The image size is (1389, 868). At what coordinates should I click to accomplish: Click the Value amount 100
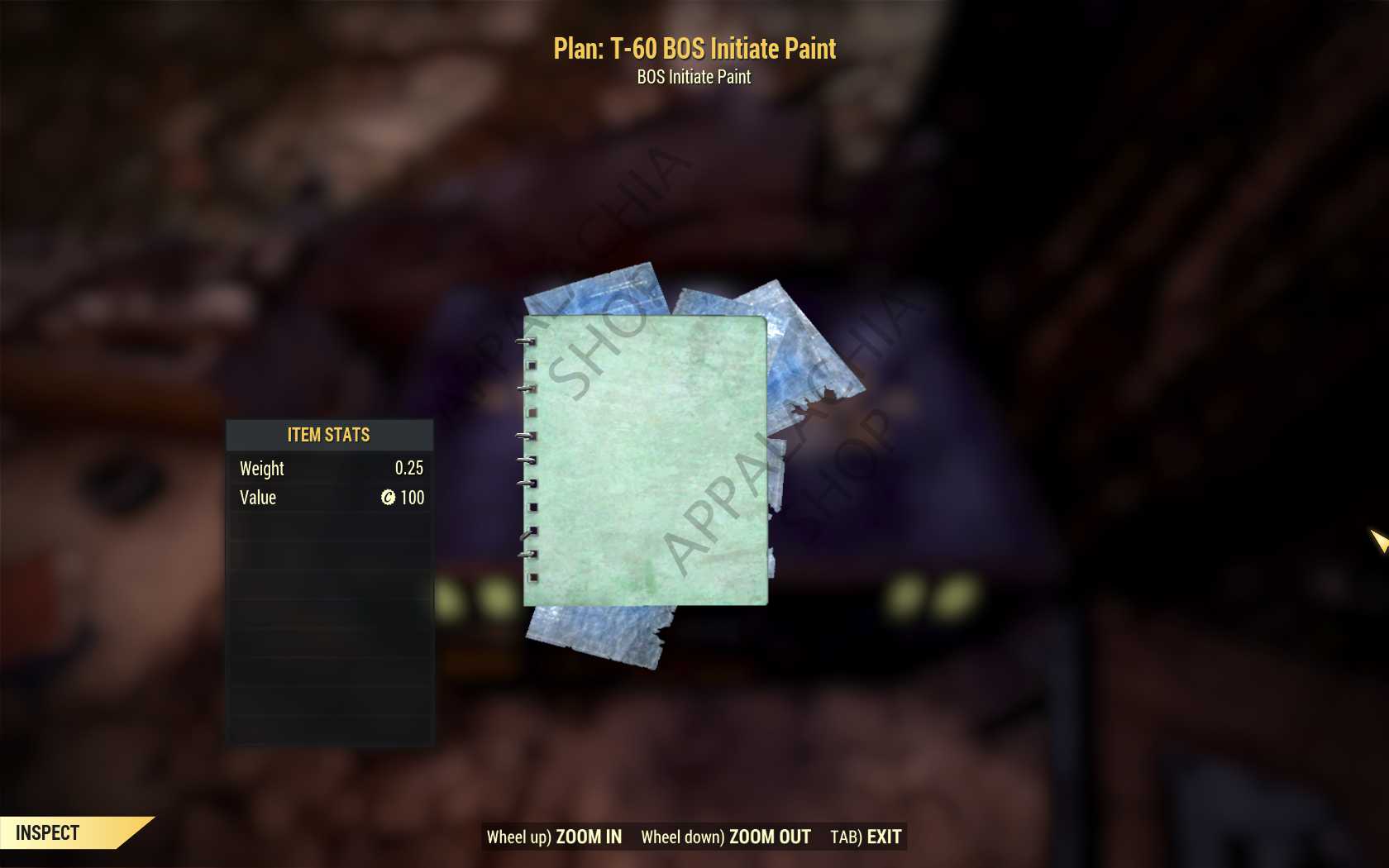(413, 498)
